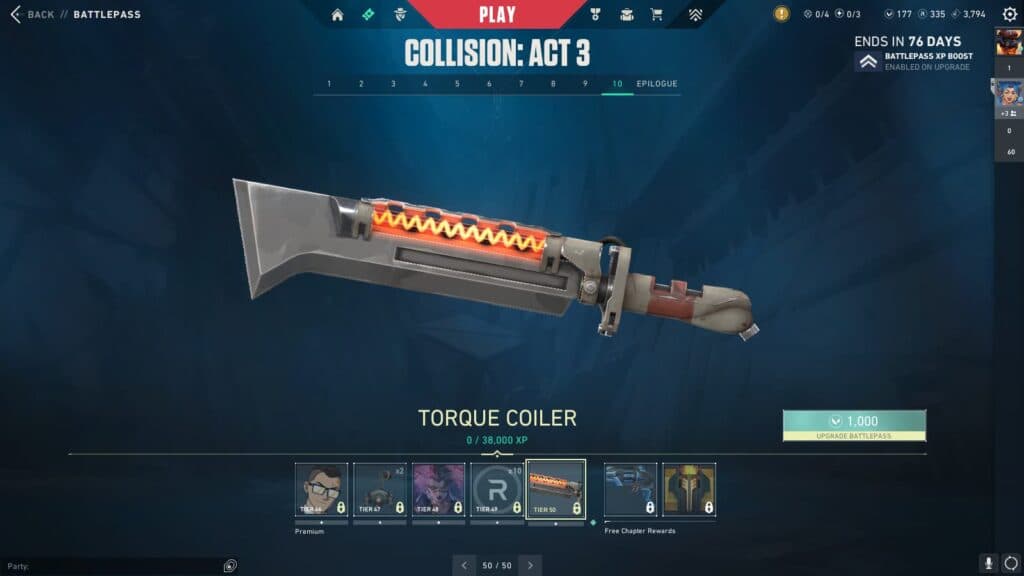This screenshot has height=576, width=1024.
Task: Select the Tier 46 glasses character reward
Action: point(322,490)
